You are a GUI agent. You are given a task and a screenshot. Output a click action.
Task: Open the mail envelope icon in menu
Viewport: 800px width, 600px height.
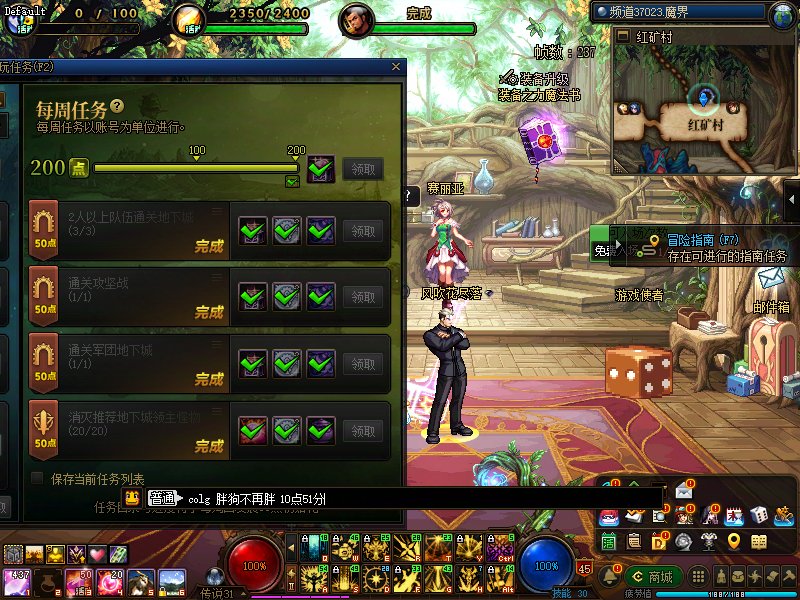point(684,491)
